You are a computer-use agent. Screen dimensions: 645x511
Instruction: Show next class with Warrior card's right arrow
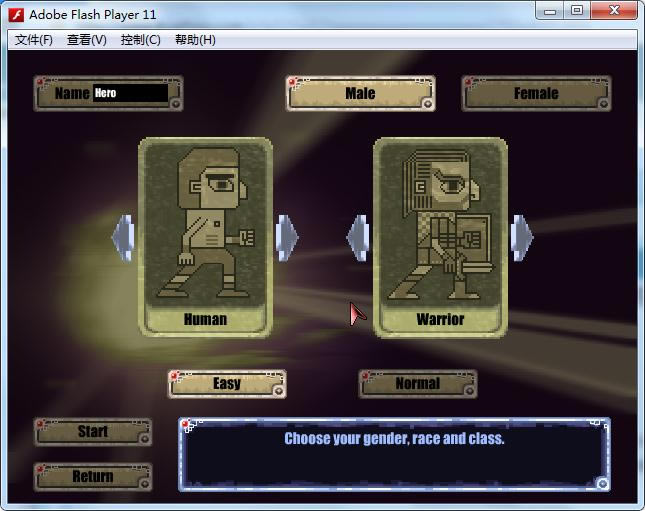522,237
